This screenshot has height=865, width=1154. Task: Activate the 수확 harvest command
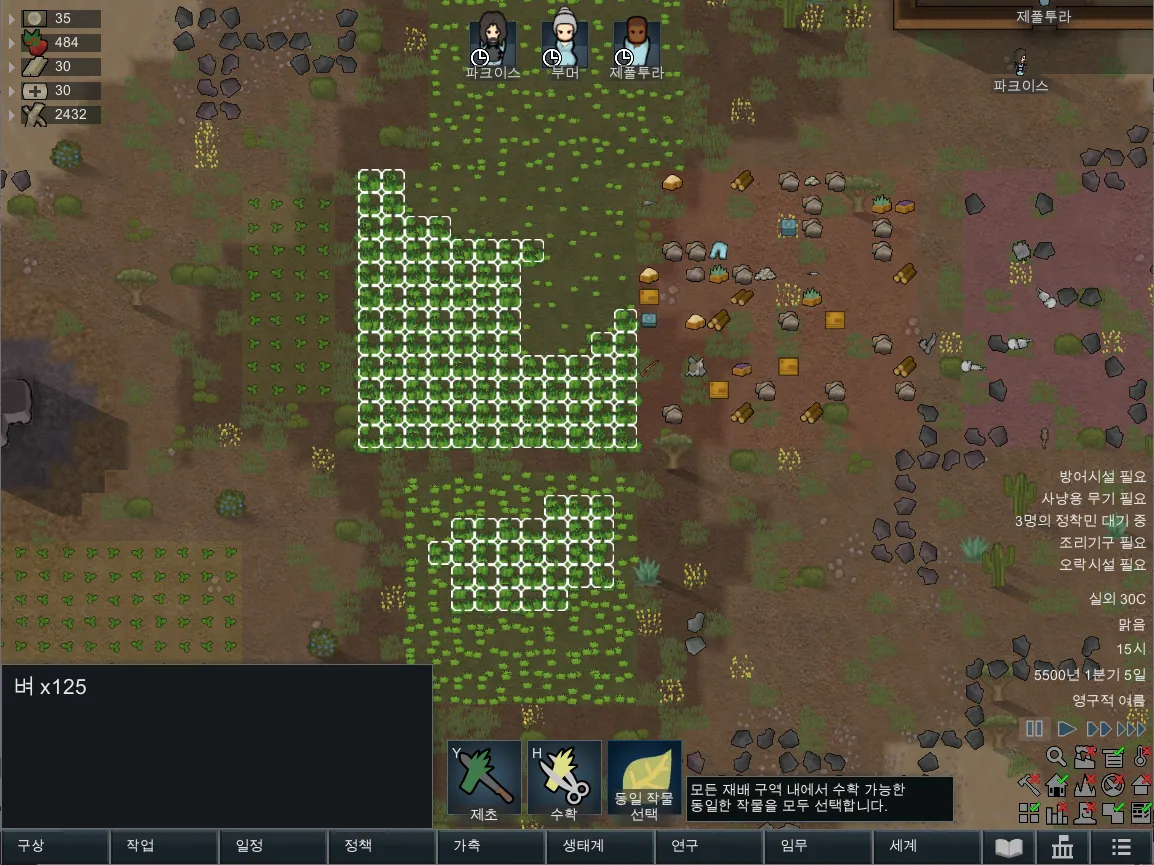coord(564,777)
